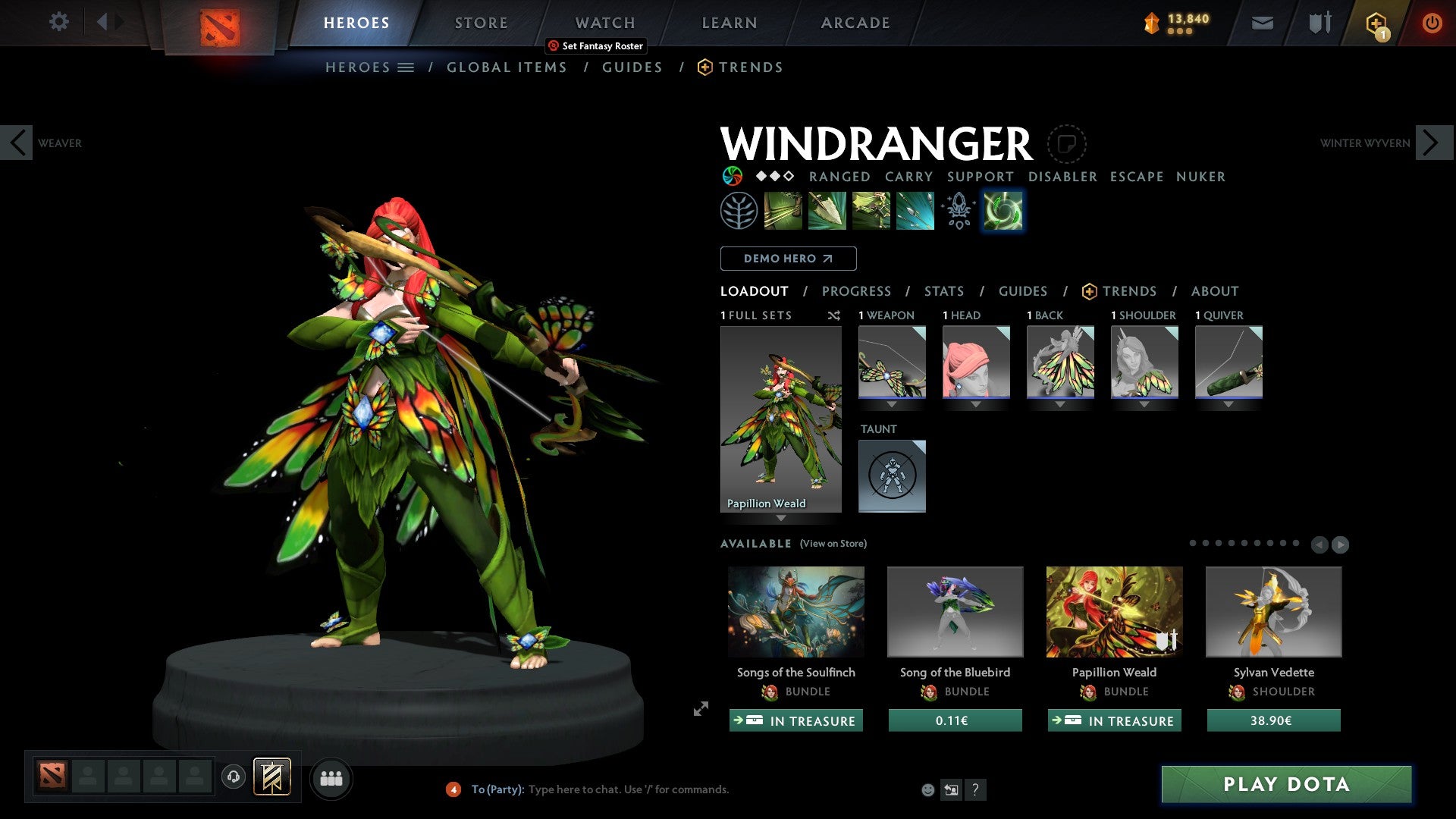This screenshot has width=1456, height=819.
Task: Select the glowing Windrun ability icon
Action: (1003, 210)
